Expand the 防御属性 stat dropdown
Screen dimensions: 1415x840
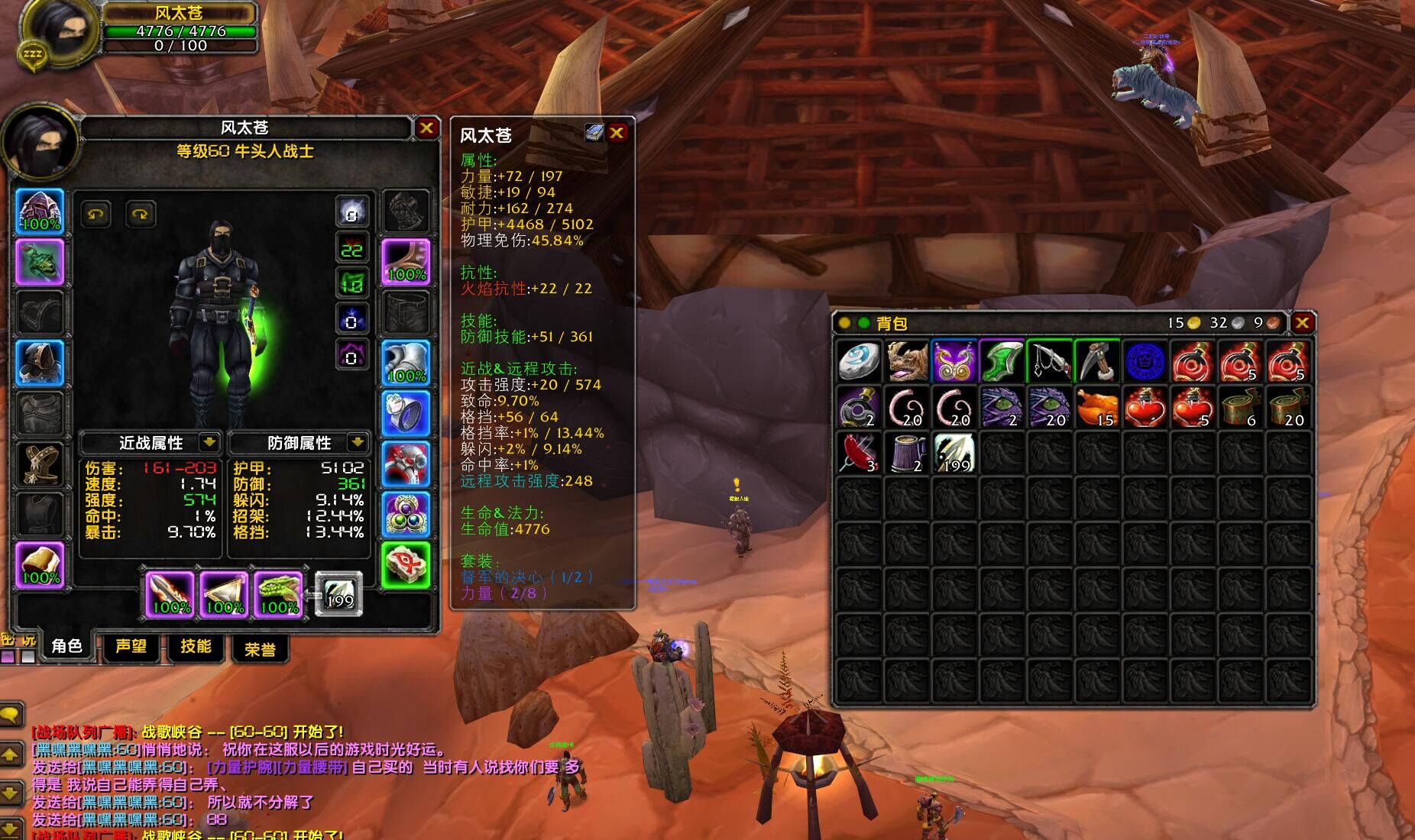[357, 442]
